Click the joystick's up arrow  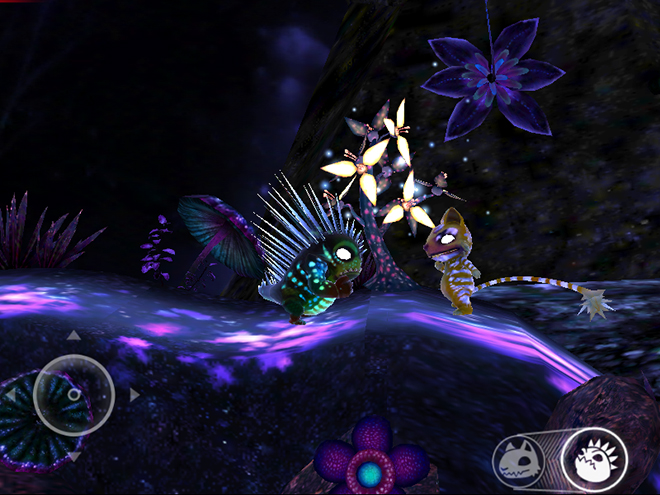pyautogui.click(x=73, y=335)
